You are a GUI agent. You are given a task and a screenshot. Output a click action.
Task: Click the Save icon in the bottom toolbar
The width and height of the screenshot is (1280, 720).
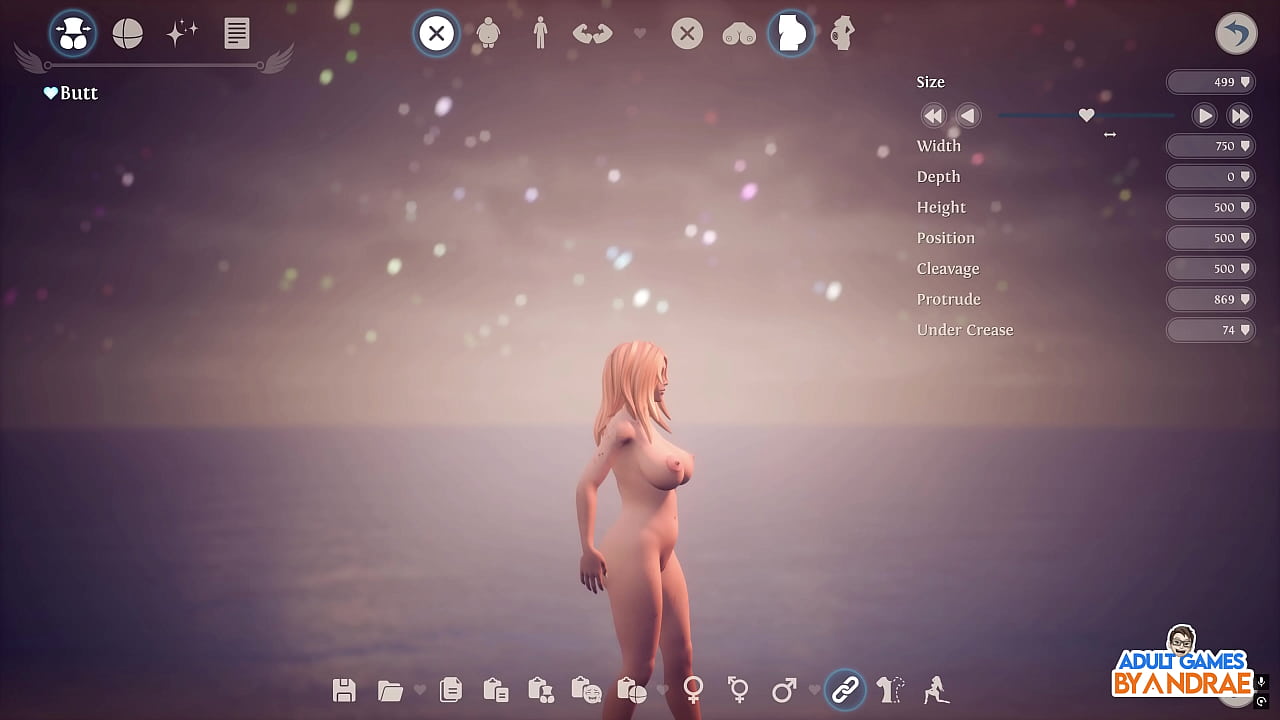point(344,689)
